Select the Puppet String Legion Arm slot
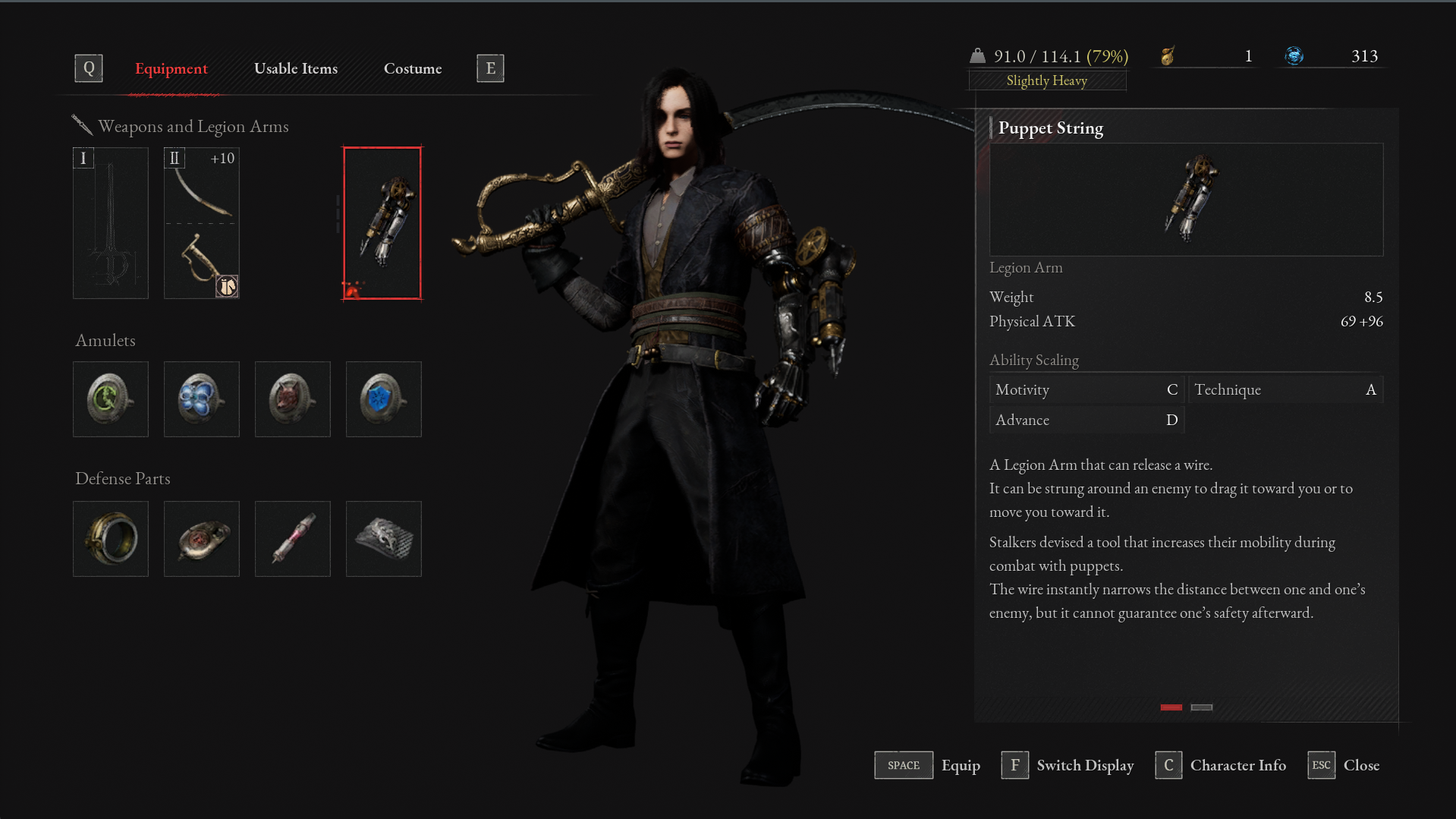1456x819 pixels. (x=382, y=223)
